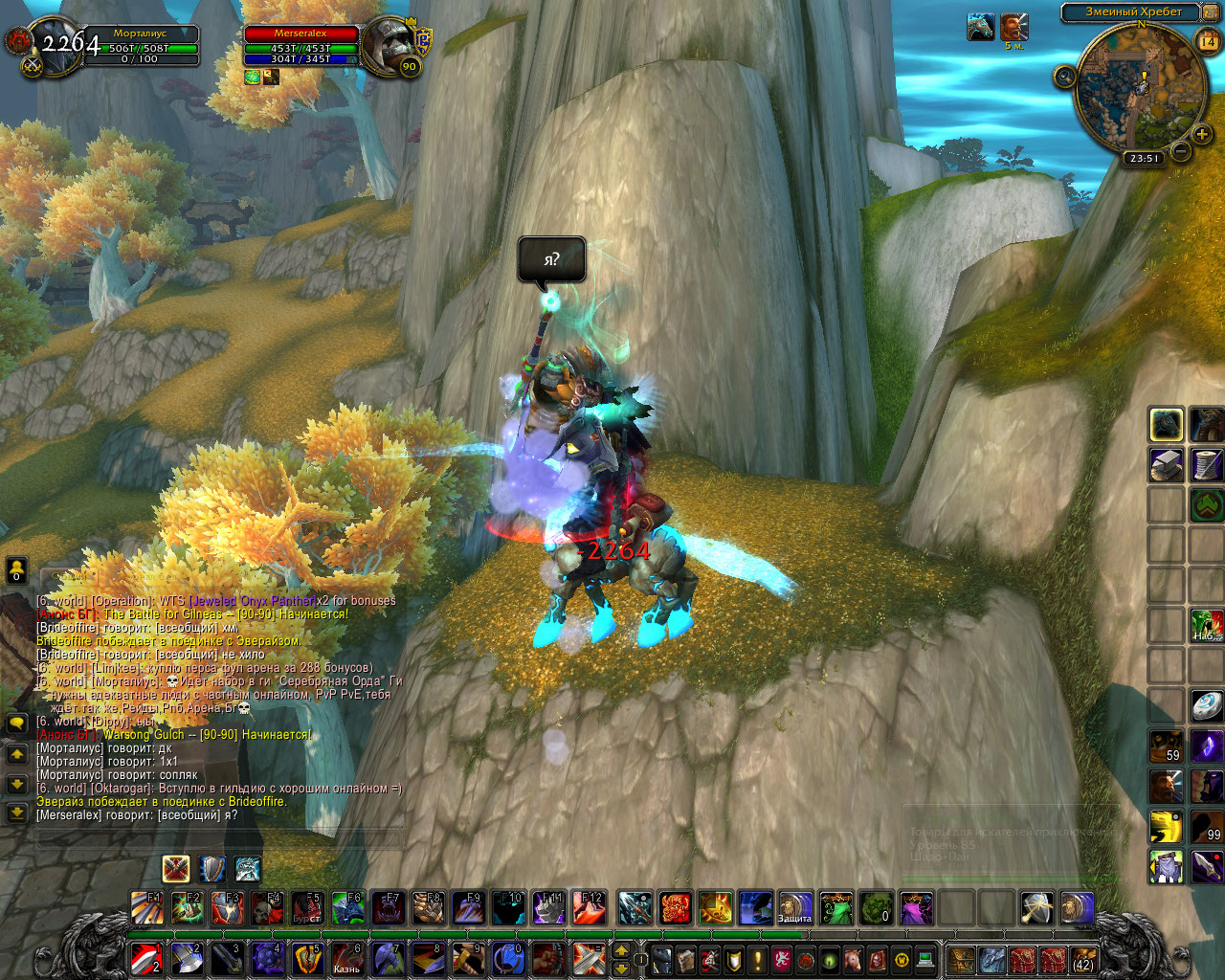1225x980 pixels.
Task: Open the minimap tracking magnifier button
Action: coord(1064,78)
